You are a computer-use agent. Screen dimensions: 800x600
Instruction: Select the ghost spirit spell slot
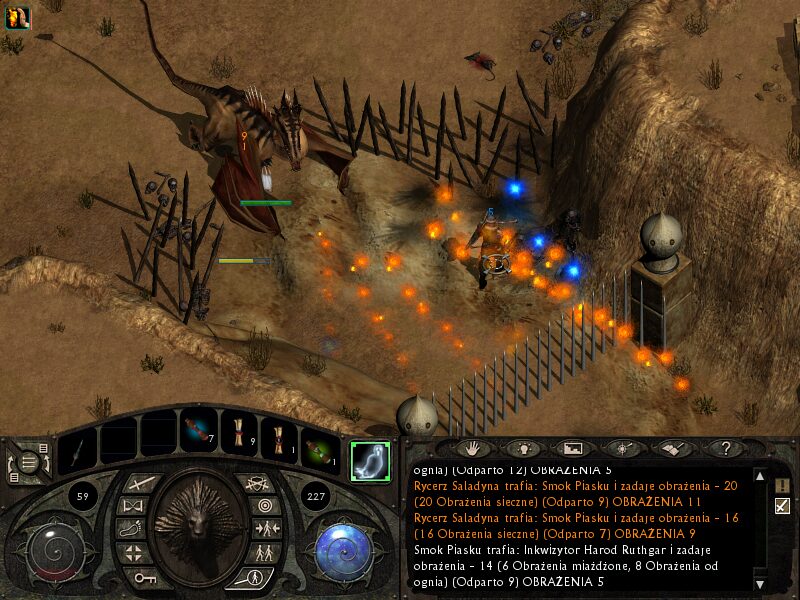[371, 460]
